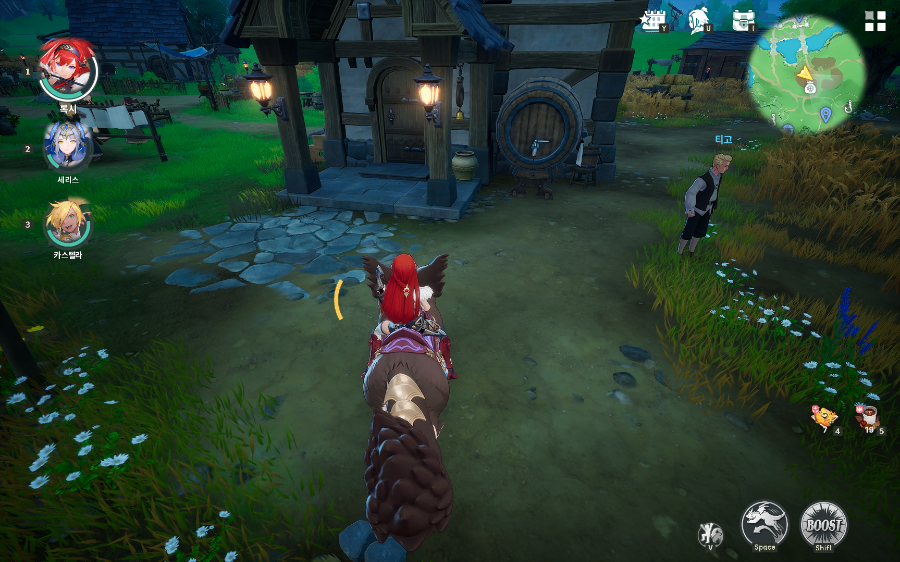Use the yellow pastry food item
900x562 pixels.
(x=824, y=417)
